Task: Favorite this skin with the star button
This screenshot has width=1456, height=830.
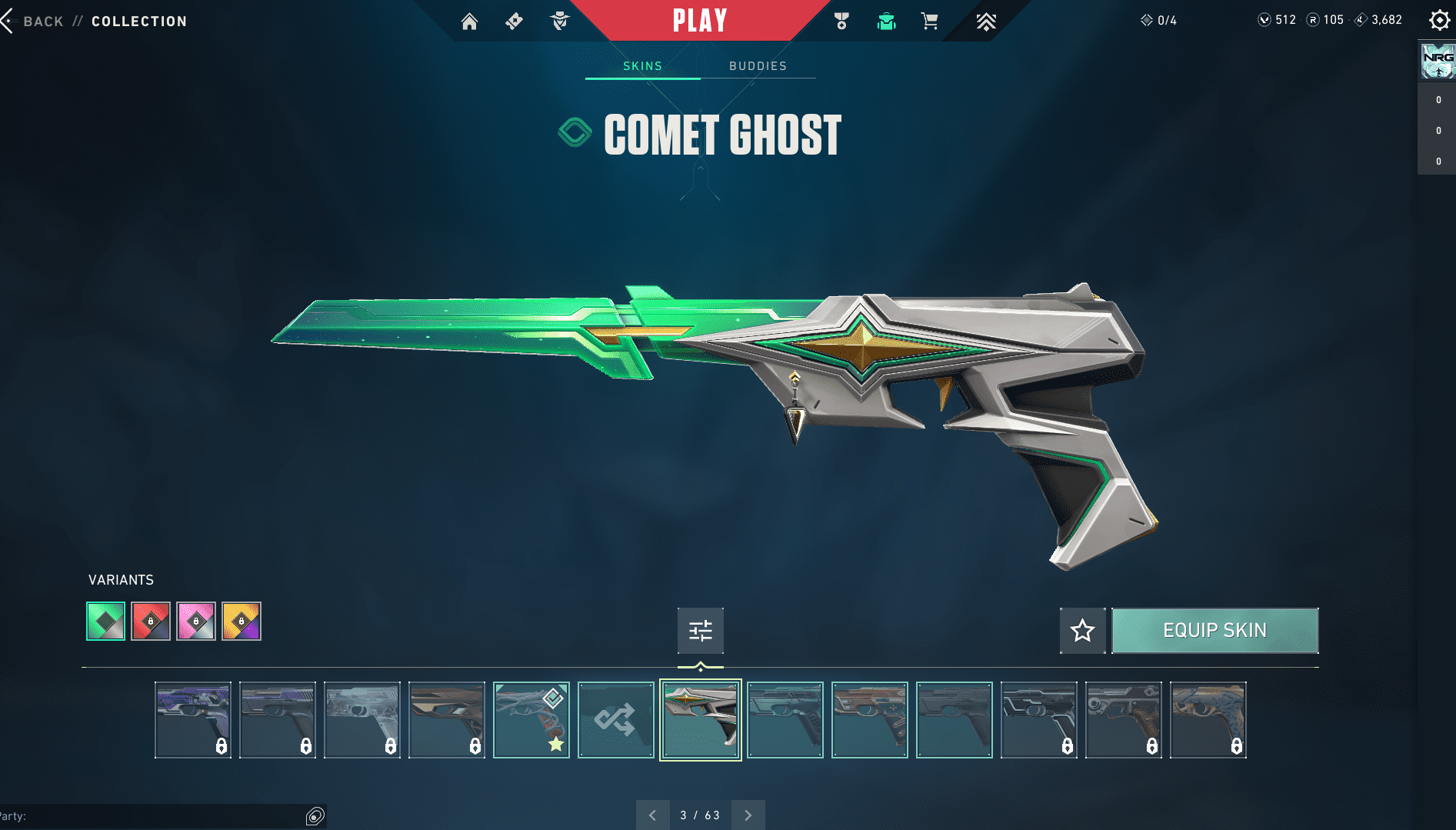Action: click(1082, 631)
